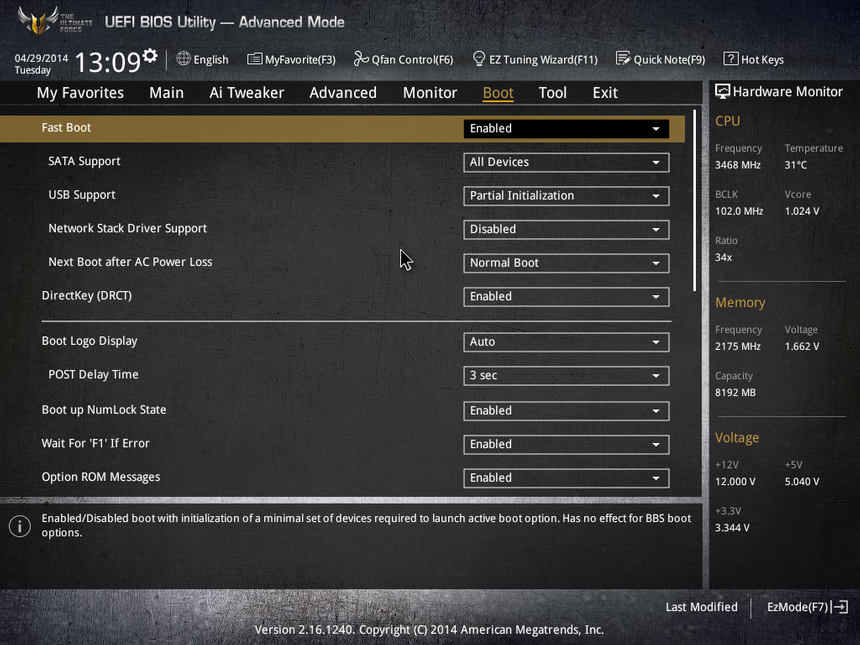Select the Tool tab
860x645 pixels.
pos(552,93)
